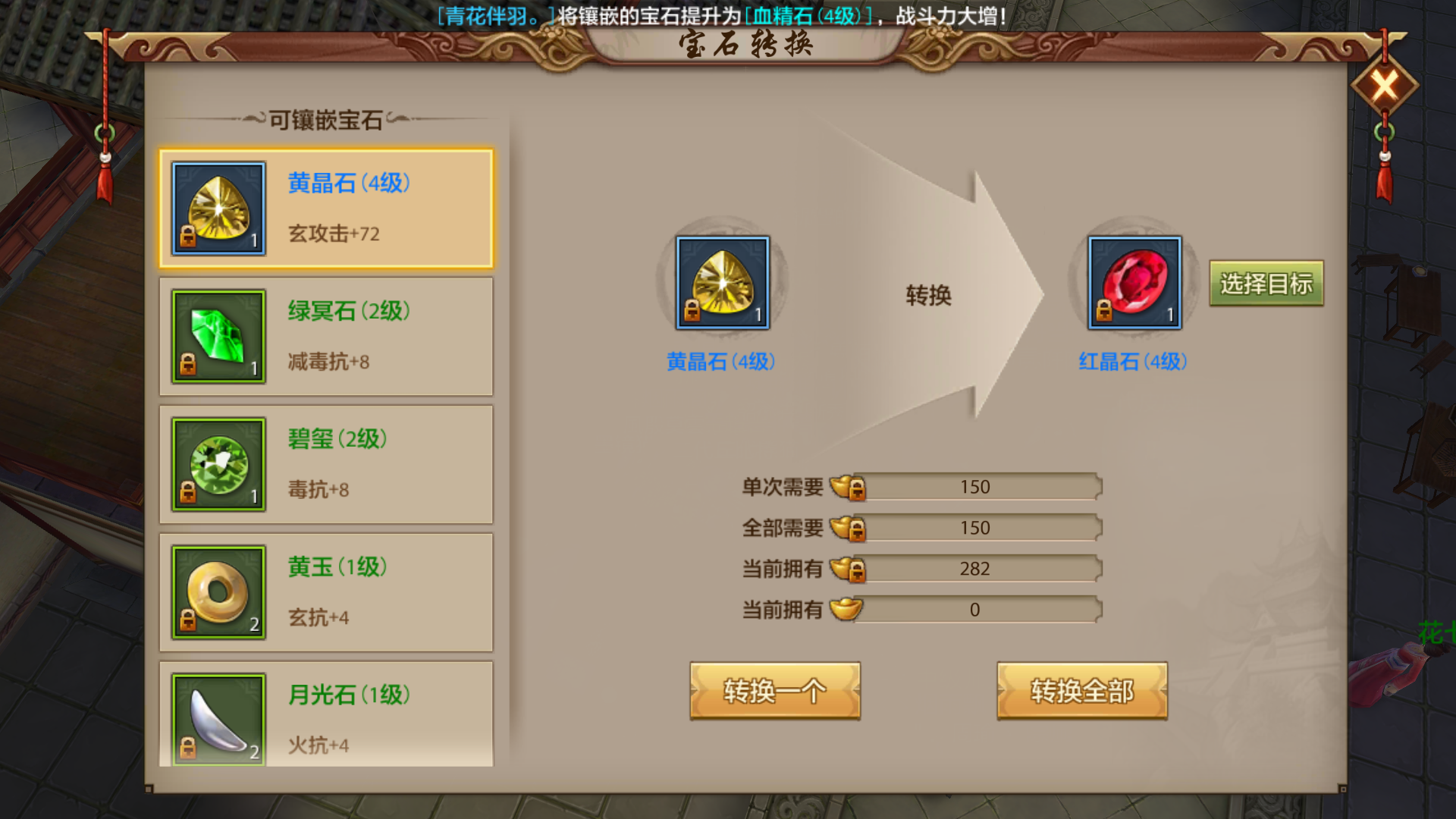Select the 月光石(1级) crescent gem icon
The height and width of the screenshot is (819, 1456).
[x=218, y=718]
